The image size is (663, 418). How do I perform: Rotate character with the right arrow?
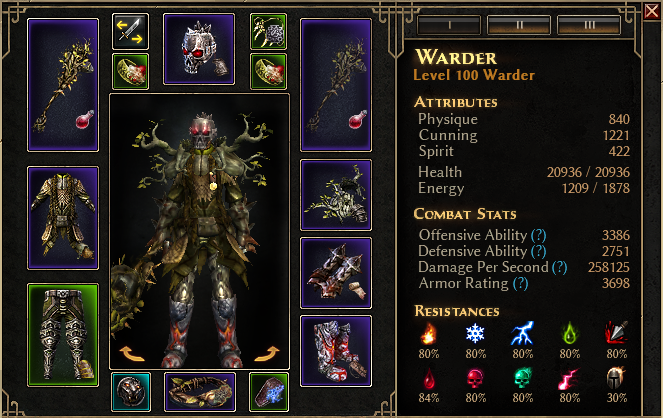coord(265,352)
